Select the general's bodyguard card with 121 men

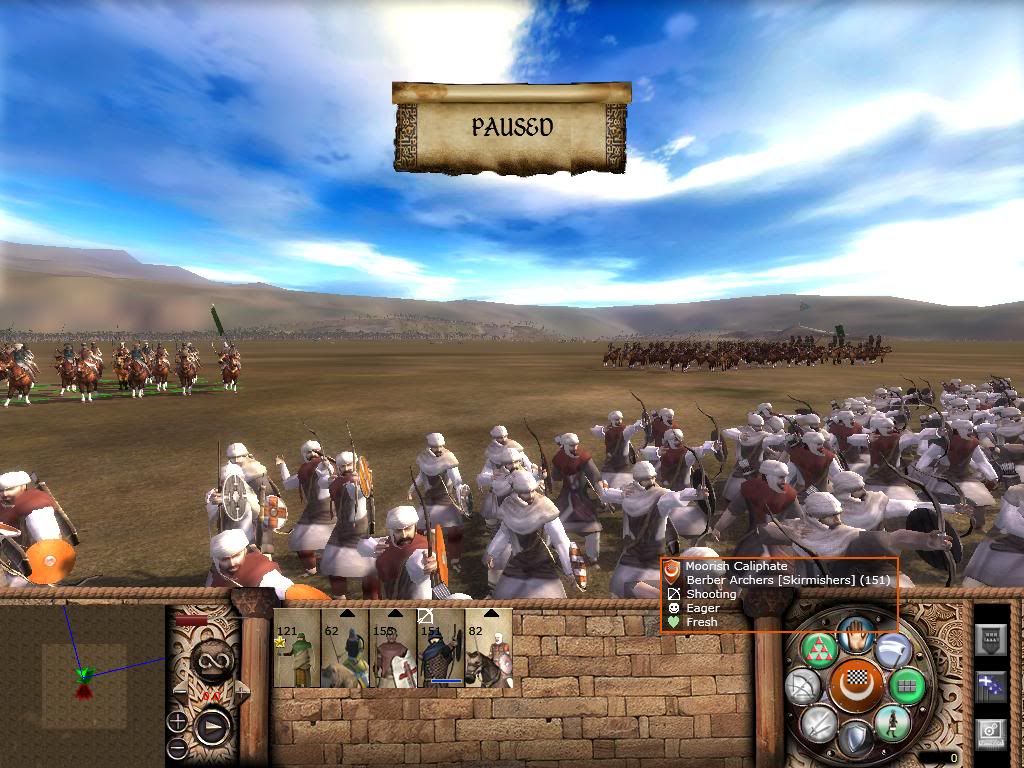(297, 648)
